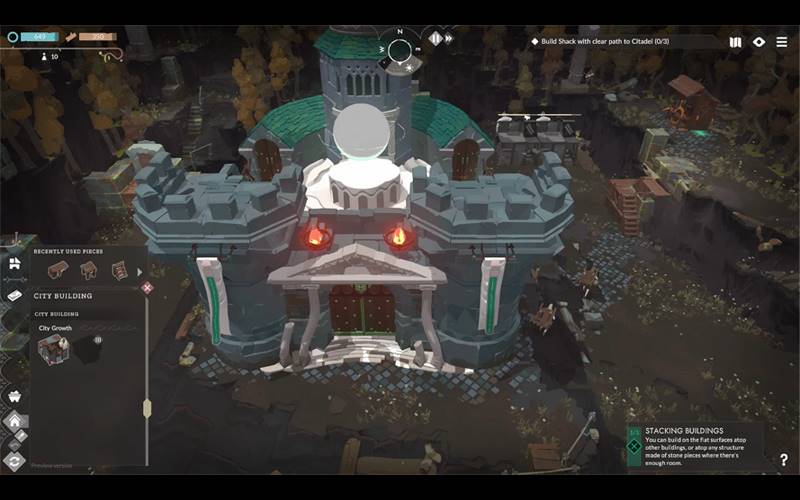The image size is (800, 500).
Task: Open the castle building category tab
Action: coord(14,264)
